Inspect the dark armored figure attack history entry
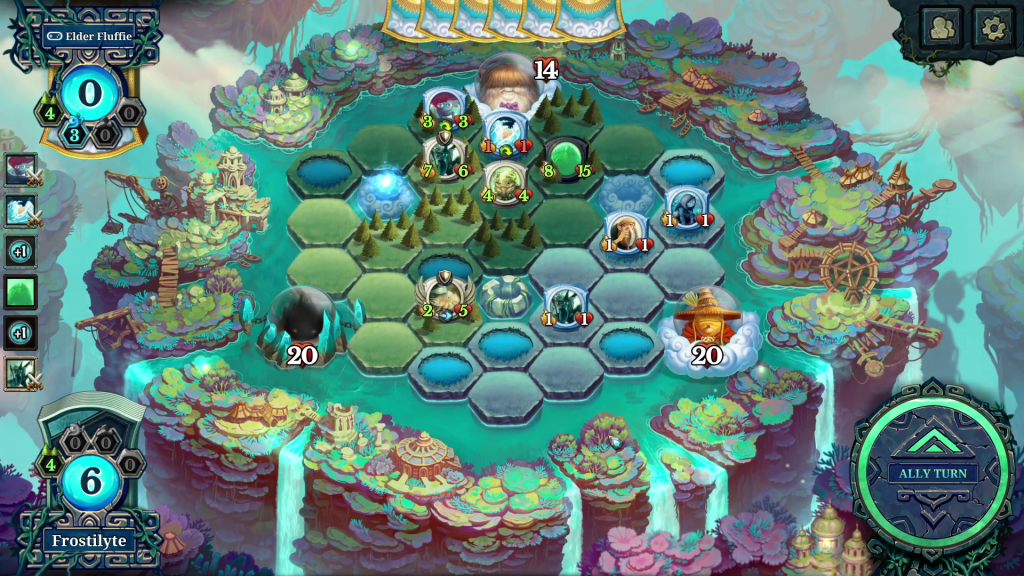Screen dimensions: 1024x576 (20, 372)
